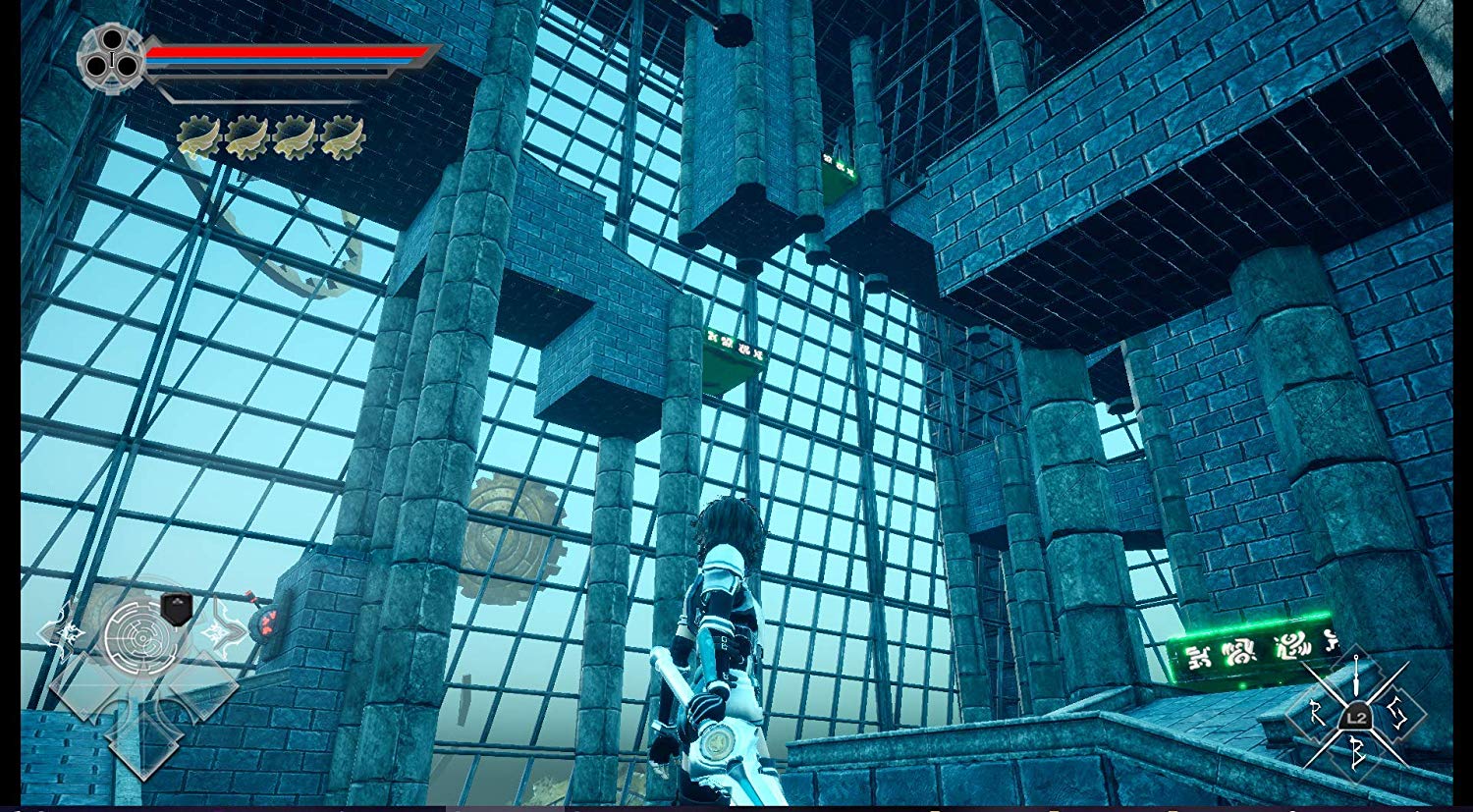Click the red health bar
1473x812 pixels.
(285, 54)
